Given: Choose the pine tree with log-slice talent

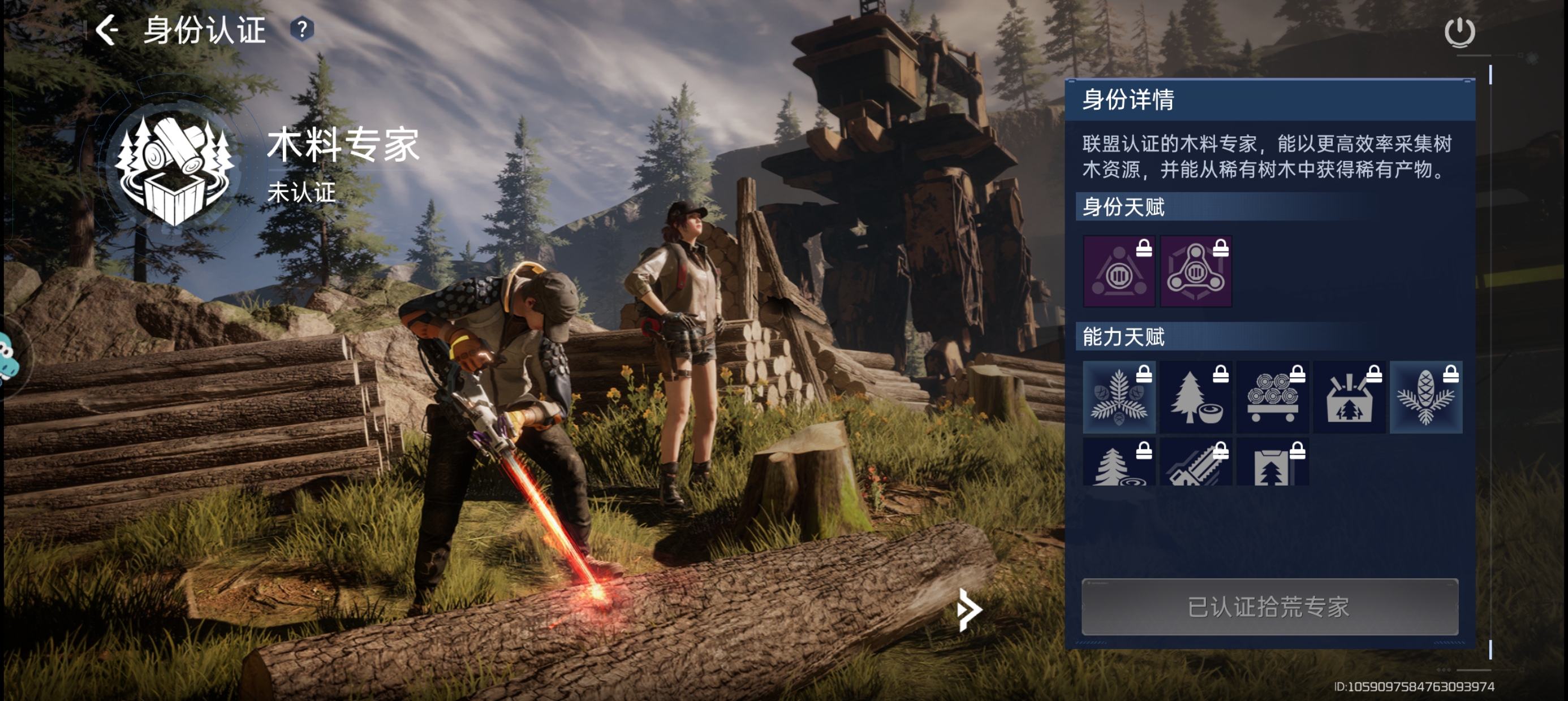Looking at the screenshot, I should (1119, 464).
